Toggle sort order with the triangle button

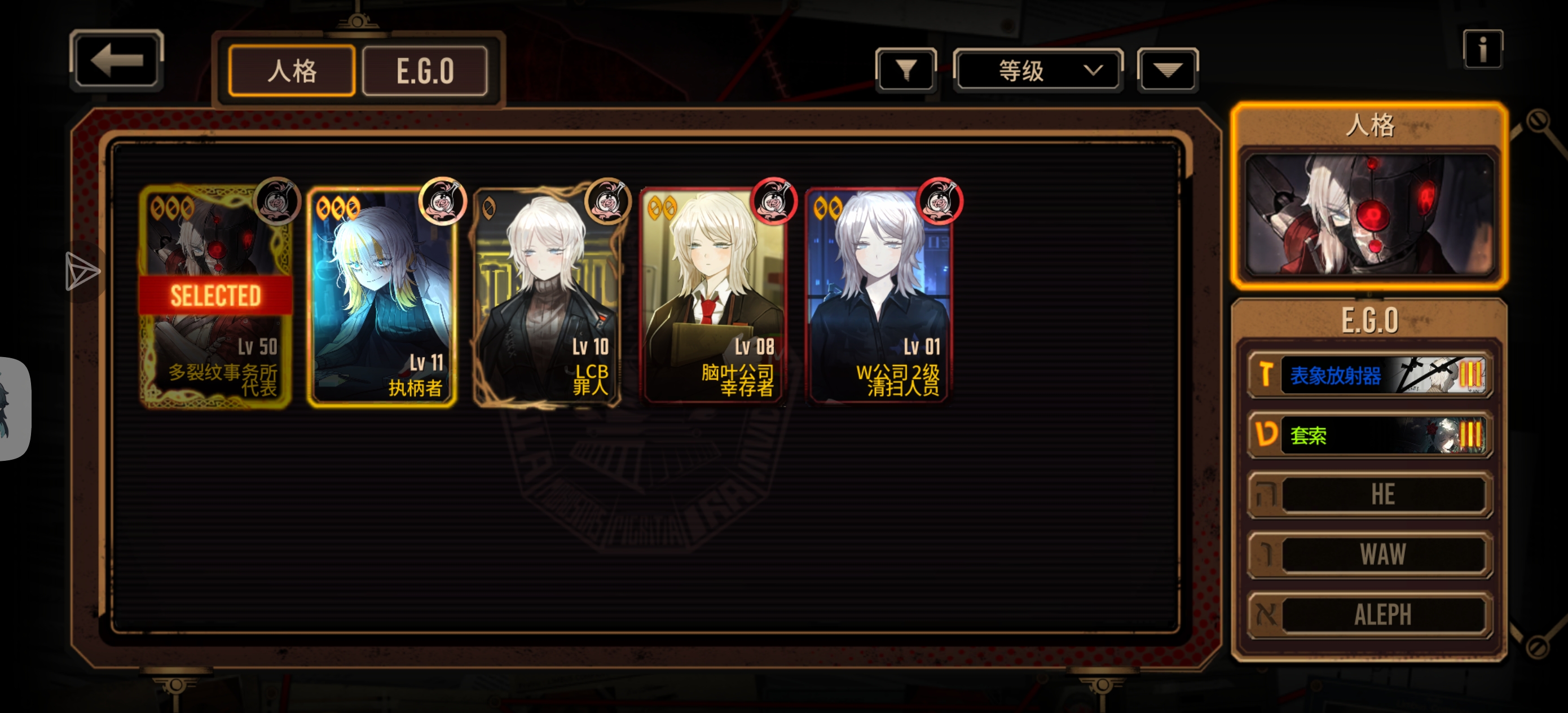coord(1167,71)
